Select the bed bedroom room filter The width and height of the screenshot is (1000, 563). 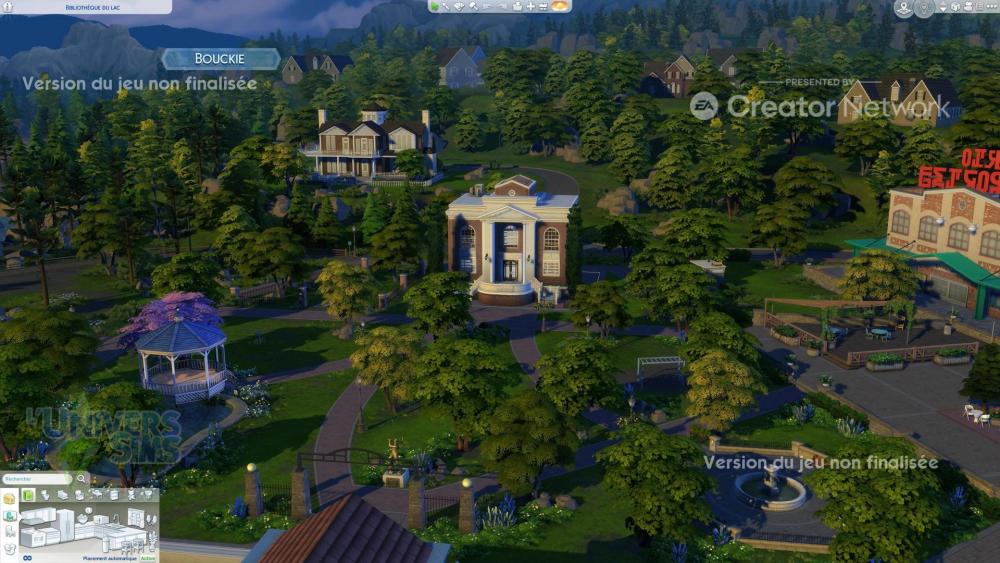pyautogui.click(x=62, y=494)
